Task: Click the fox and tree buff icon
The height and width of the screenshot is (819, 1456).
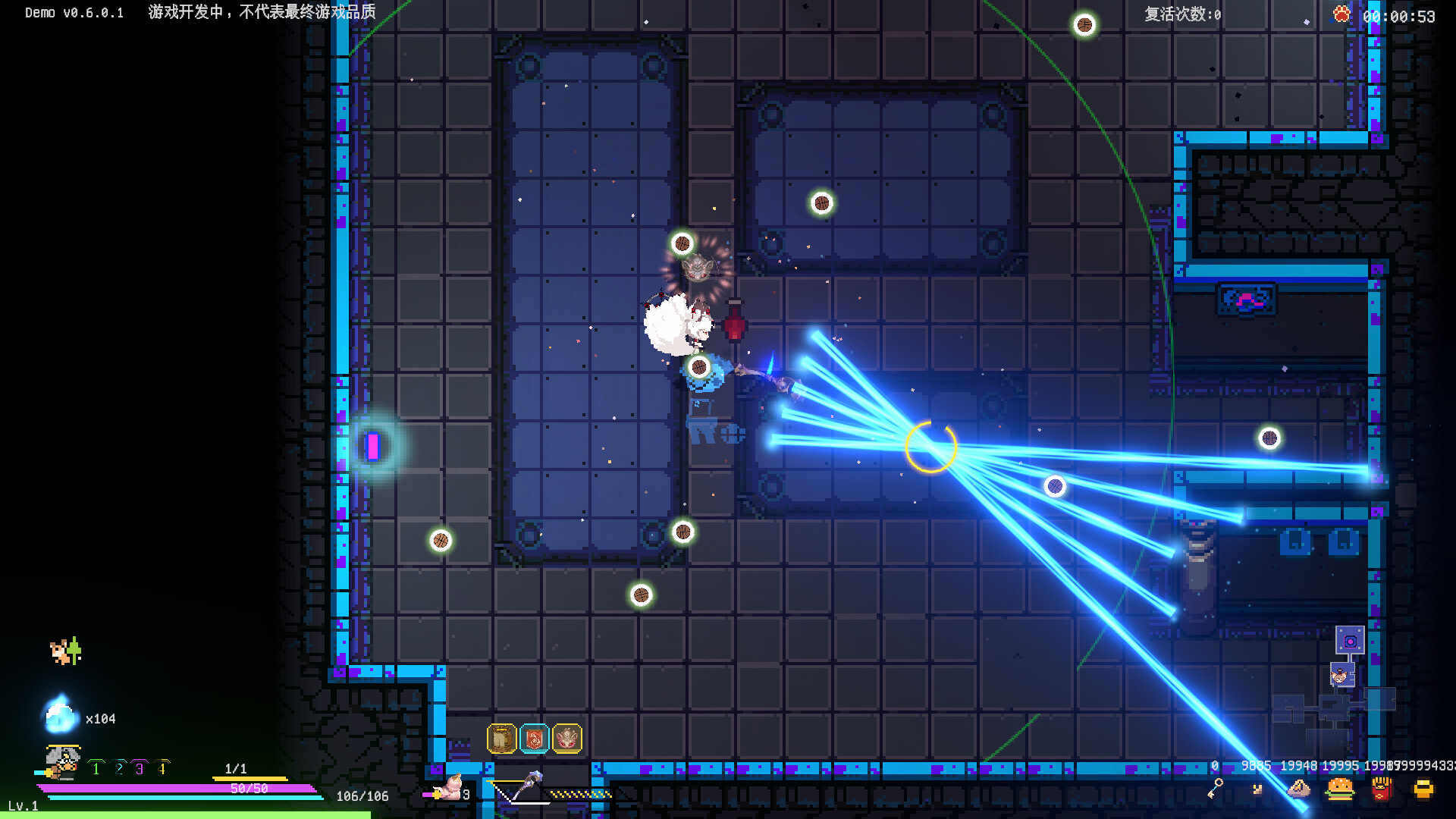Action: 66,651
